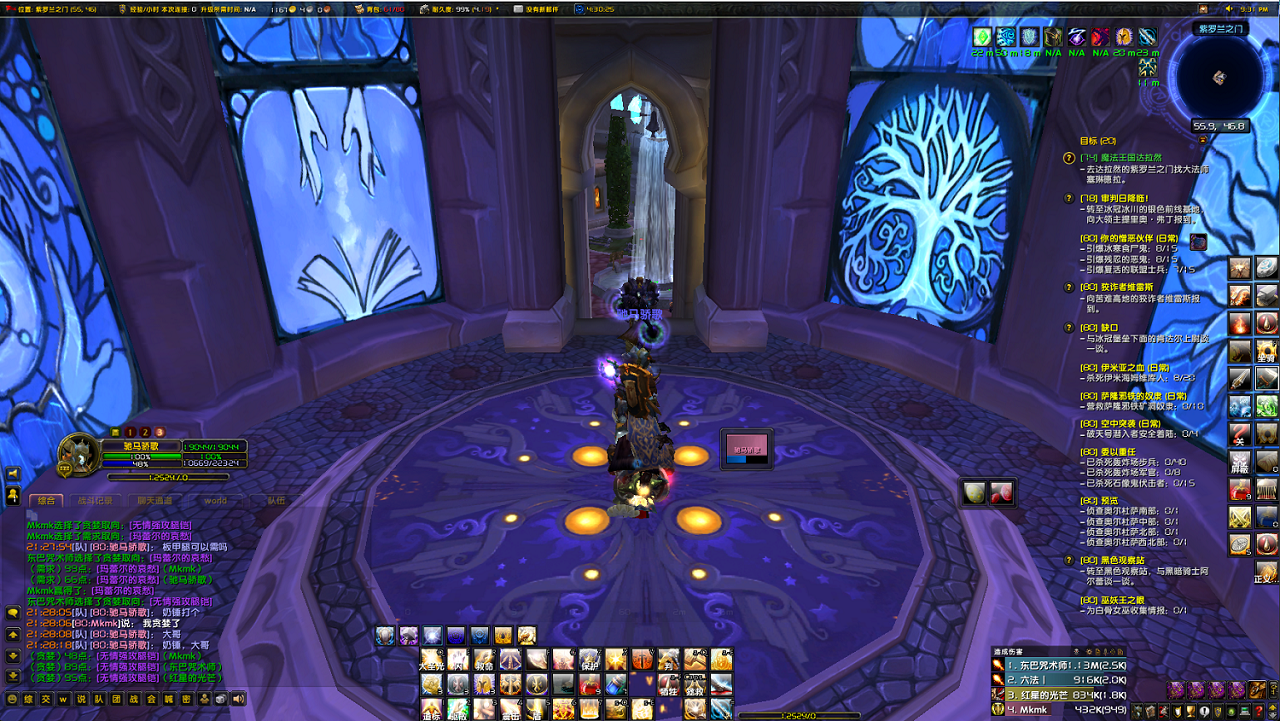This screenshot has width=1280, height=721.
Task: Select the 聊天通道 chat tab
Action: 155,500
